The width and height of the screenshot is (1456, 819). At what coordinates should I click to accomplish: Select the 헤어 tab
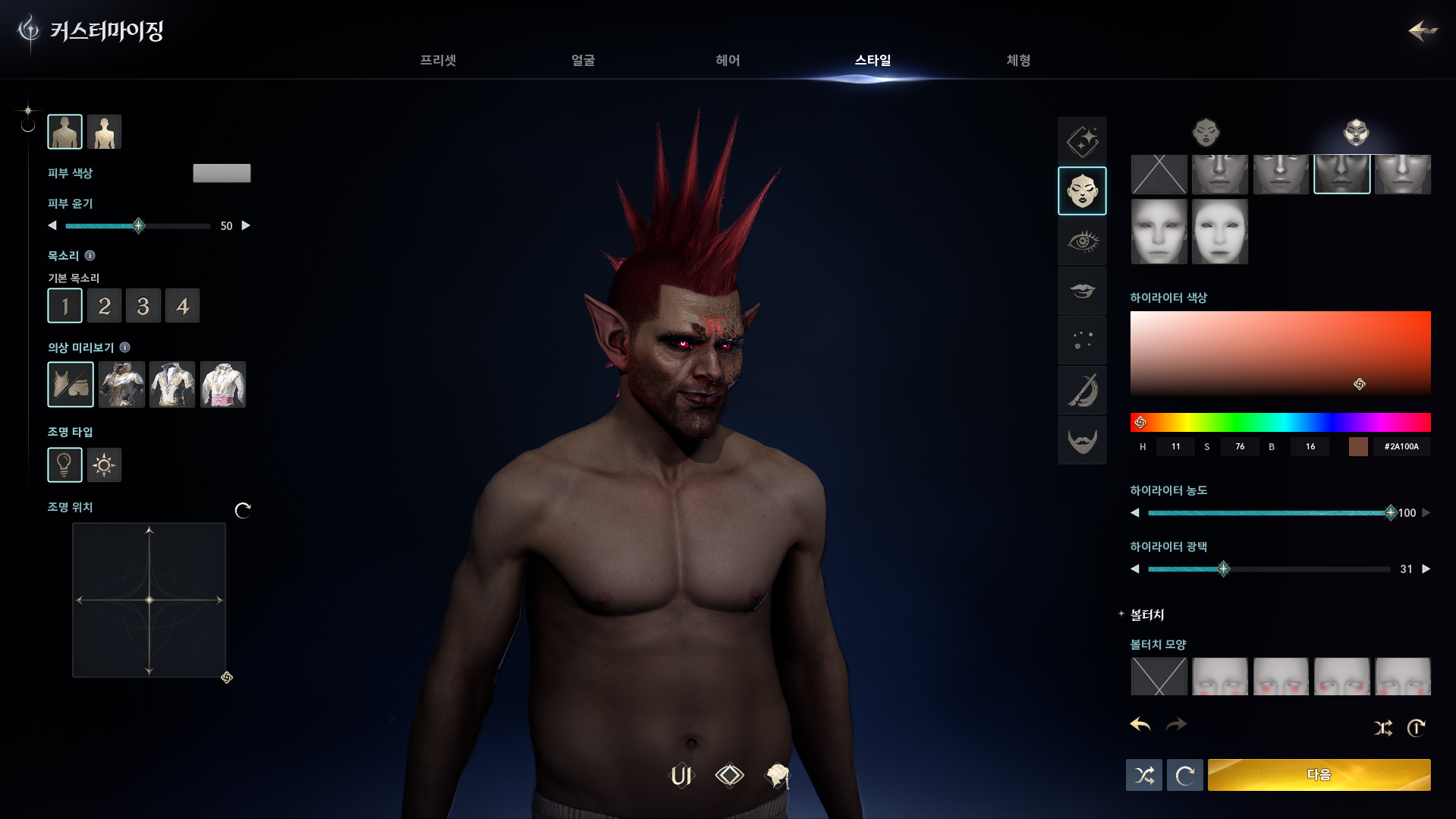pos(728,61)
